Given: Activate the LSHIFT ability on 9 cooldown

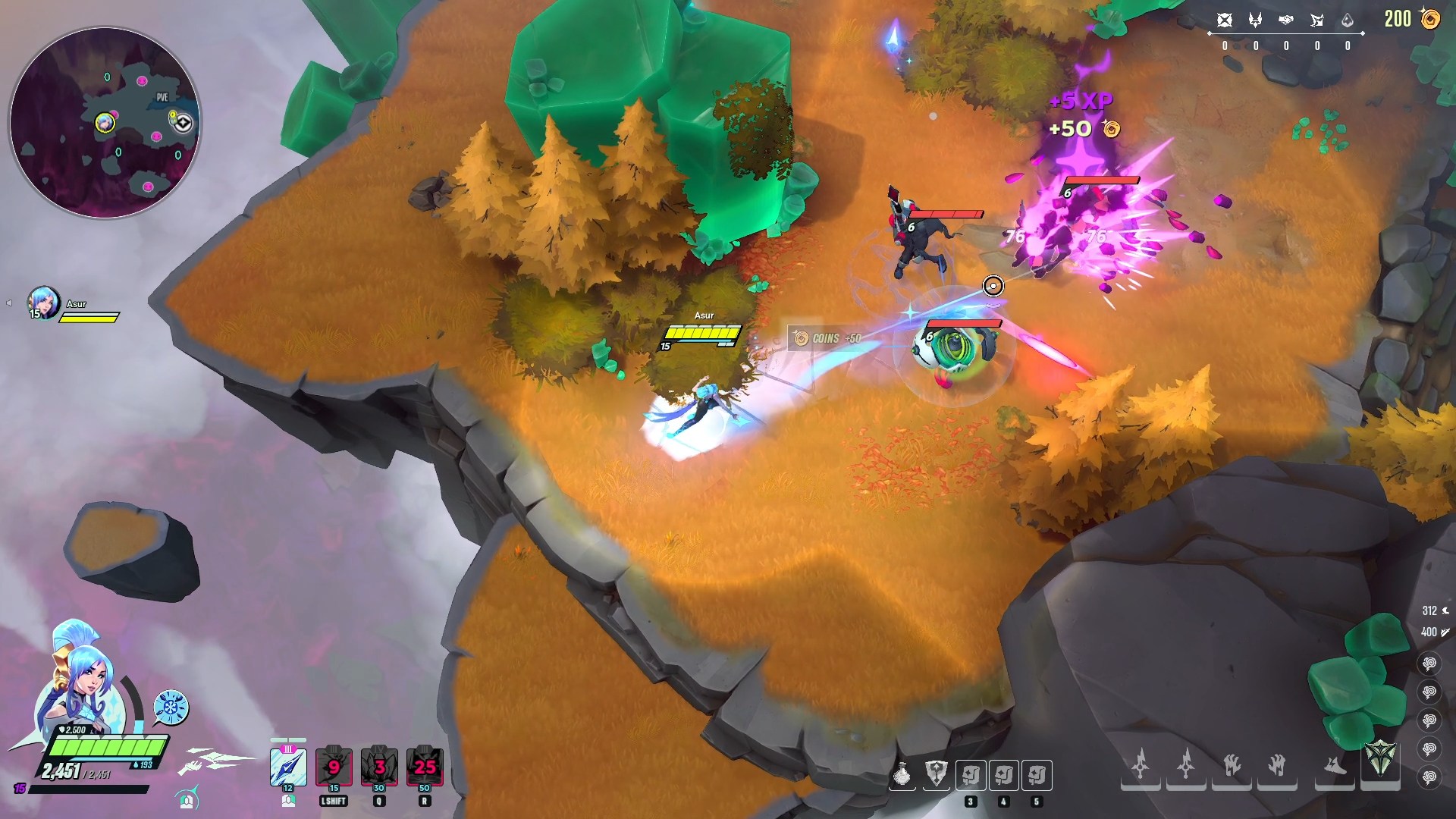Looking at the screenshot, I should 334,767.
